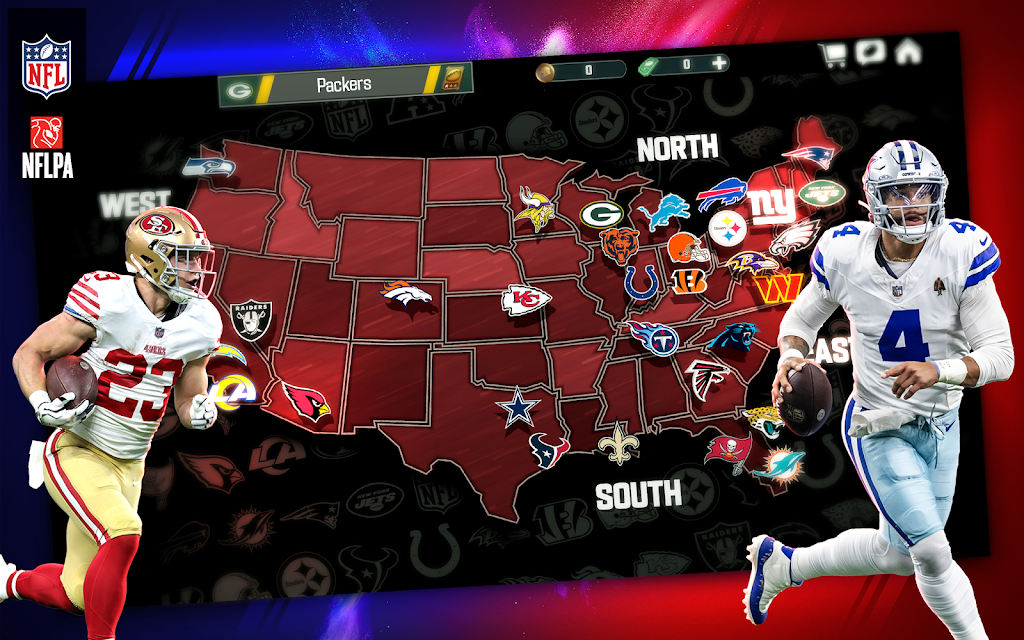Open the shop cart icon

coord(832,54)
